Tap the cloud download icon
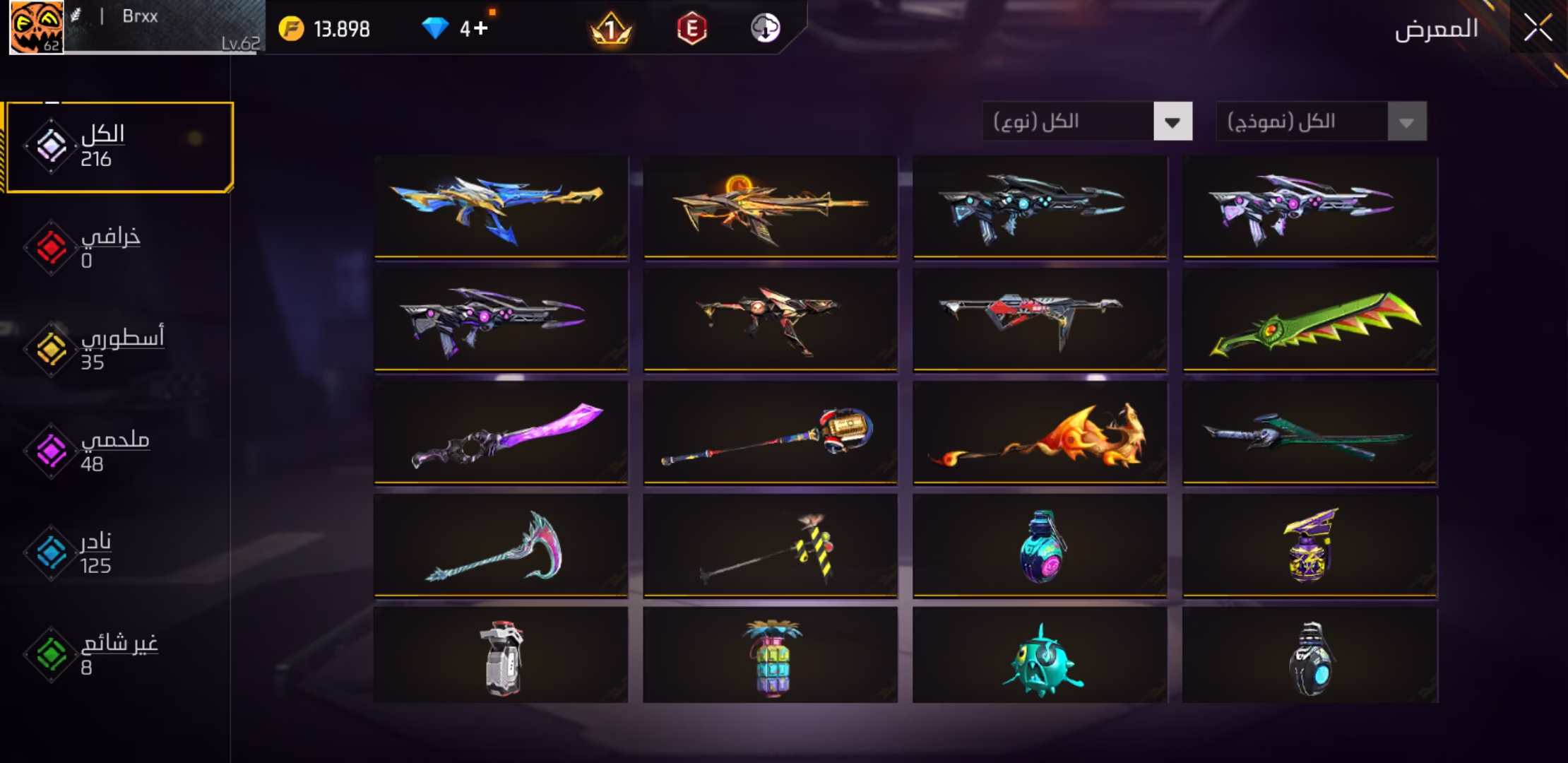Screen dimensions: 1568x763 [765, 29]
